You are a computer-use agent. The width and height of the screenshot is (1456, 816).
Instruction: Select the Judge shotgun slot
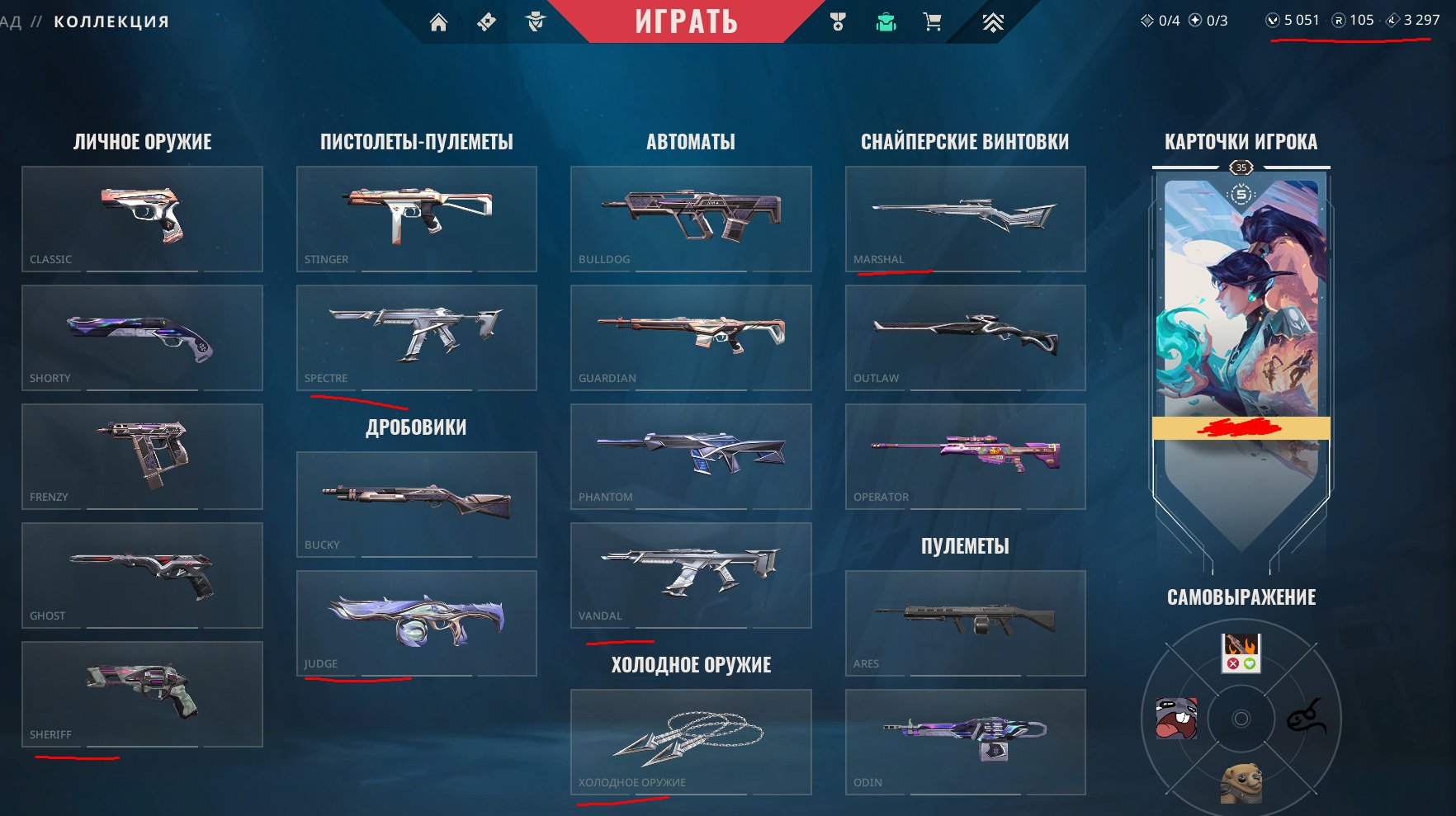tap(417, 623)
